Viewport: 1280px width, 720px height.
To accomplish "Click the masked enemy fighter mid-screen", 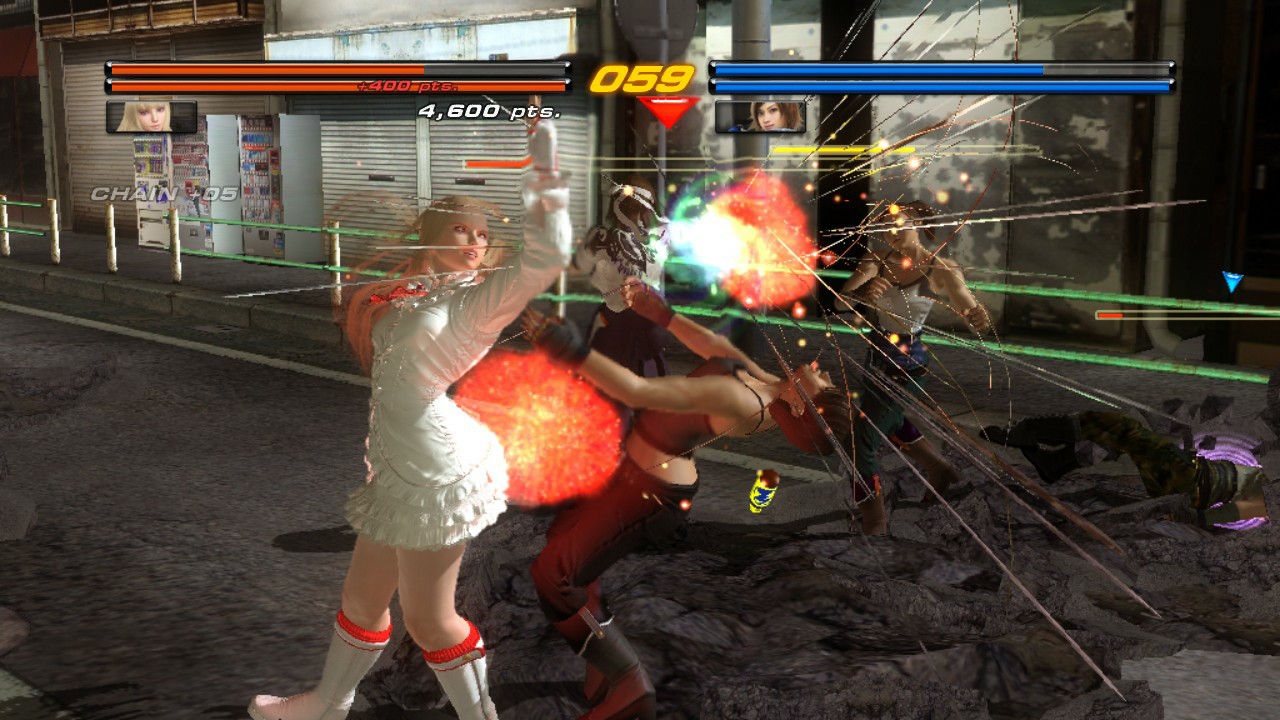I will pos(625,250).
